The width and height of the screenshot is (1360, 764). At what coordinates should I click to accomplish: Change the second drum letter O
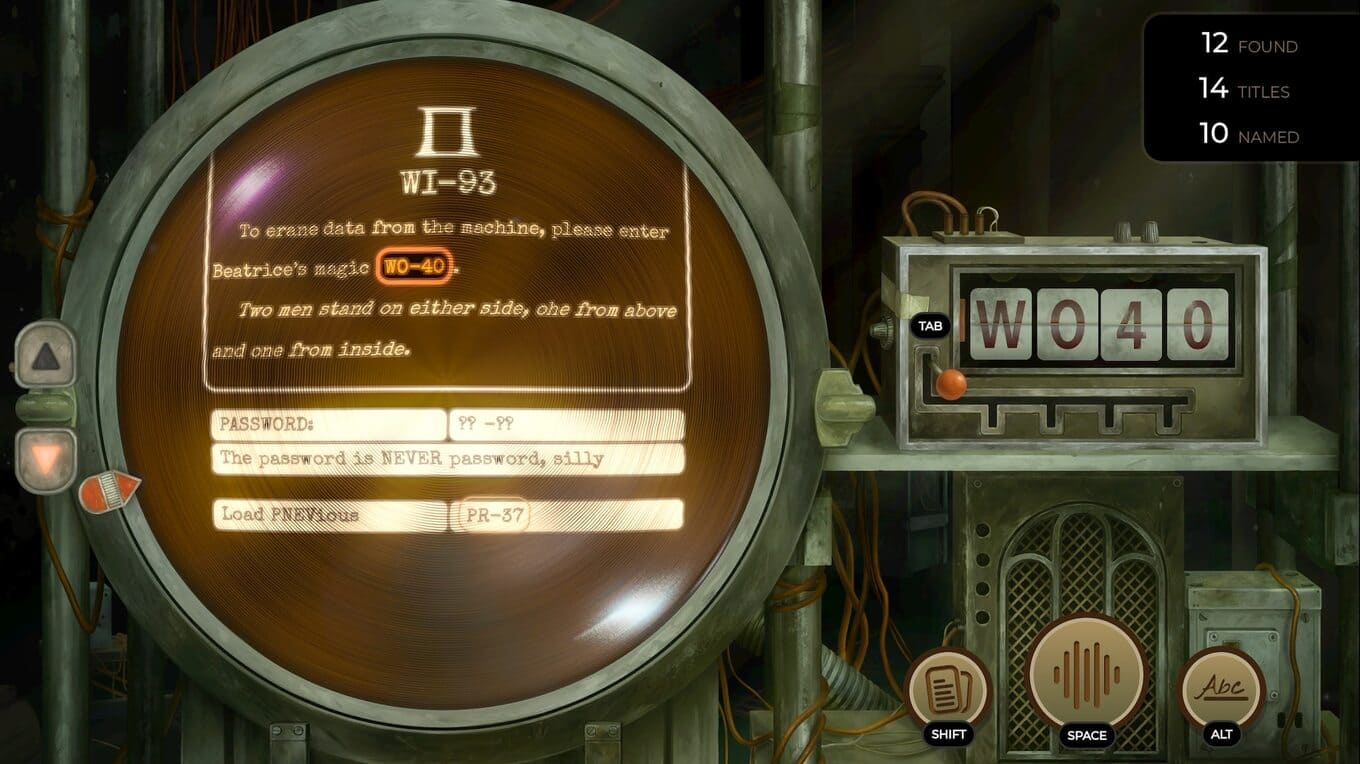pos(1066,324)
